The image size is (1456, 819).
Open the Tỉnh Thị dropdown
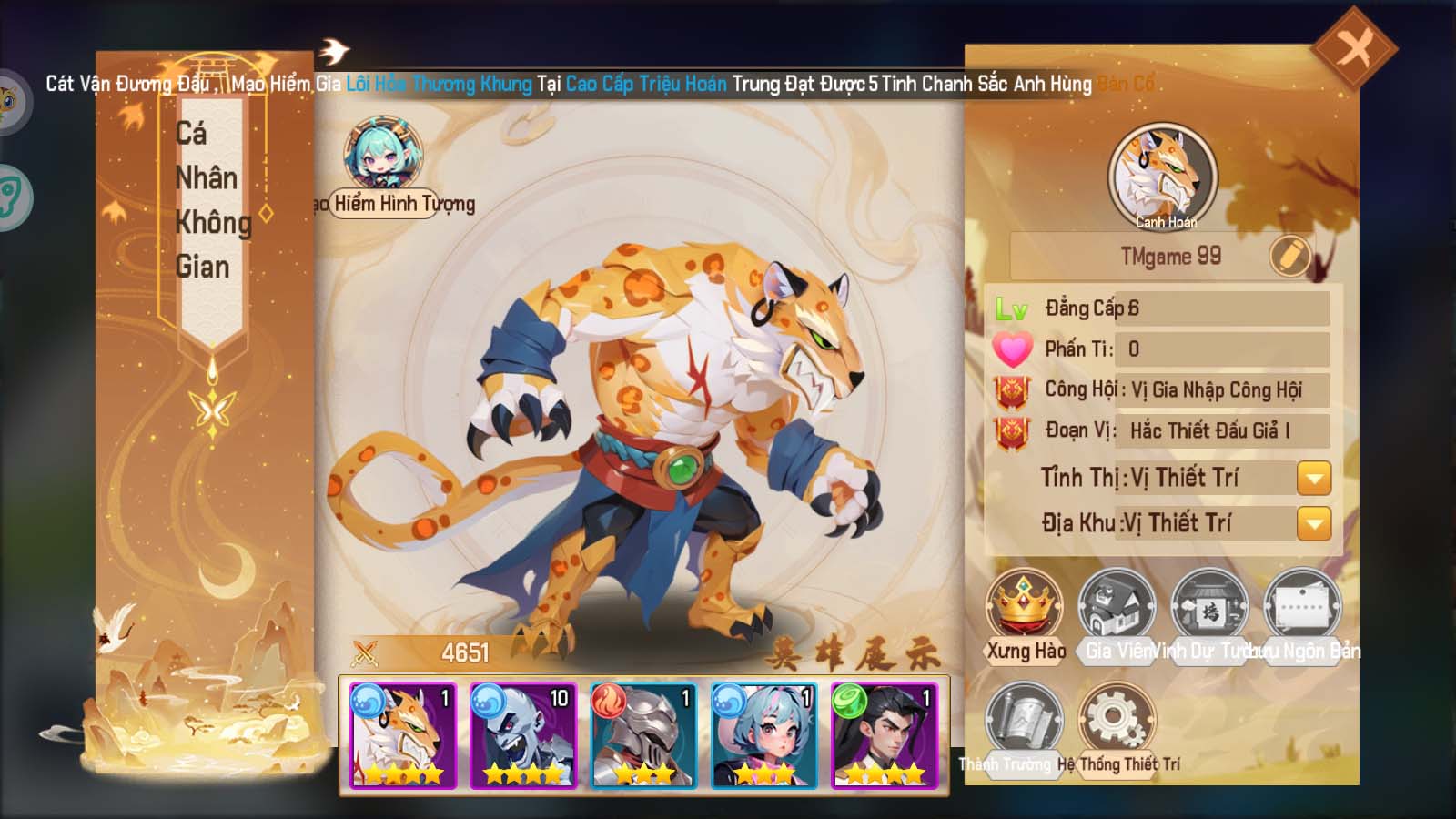click(x=1313, y=478)
